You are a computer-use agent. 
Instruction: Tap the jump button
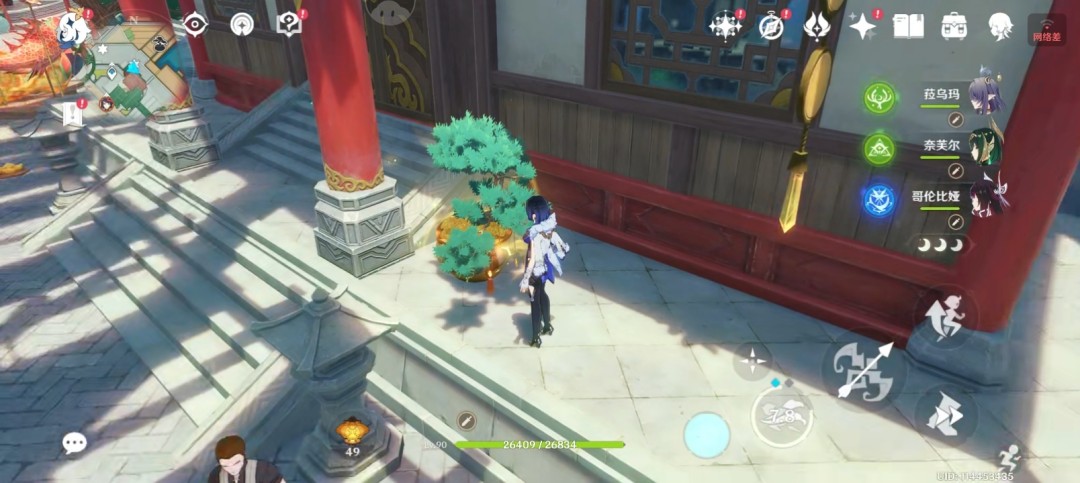pos(944,315)
